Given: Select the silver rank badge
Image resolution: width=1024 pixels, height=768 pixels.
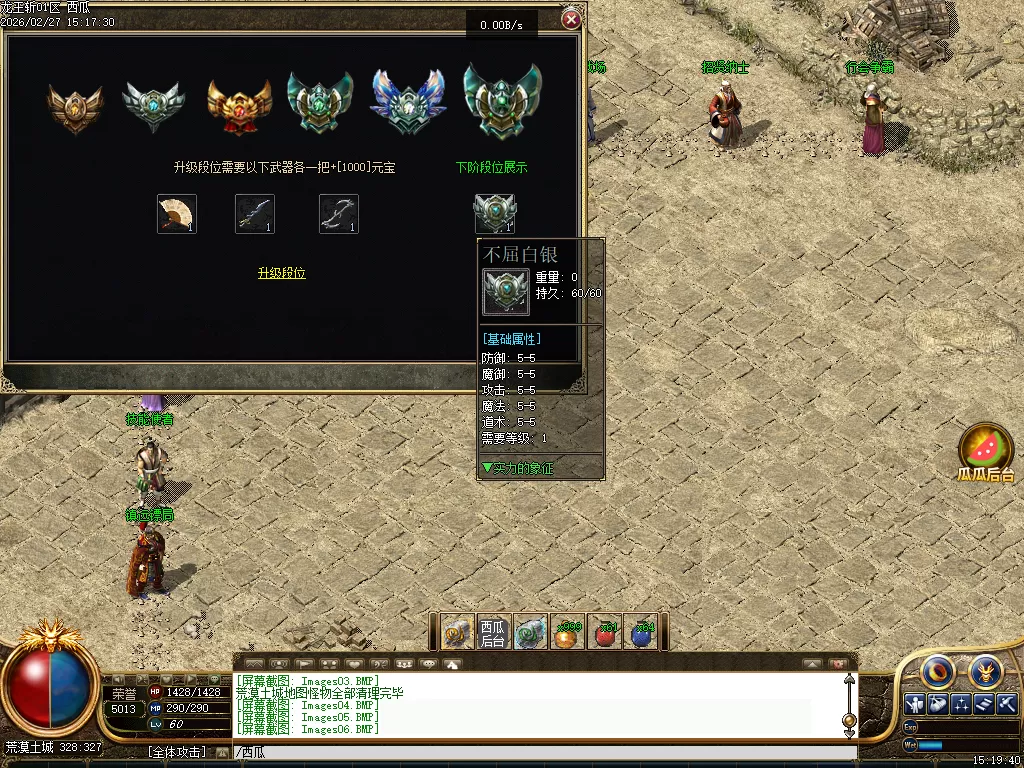Looking at the screenshot, I should (x=153, y=103).
